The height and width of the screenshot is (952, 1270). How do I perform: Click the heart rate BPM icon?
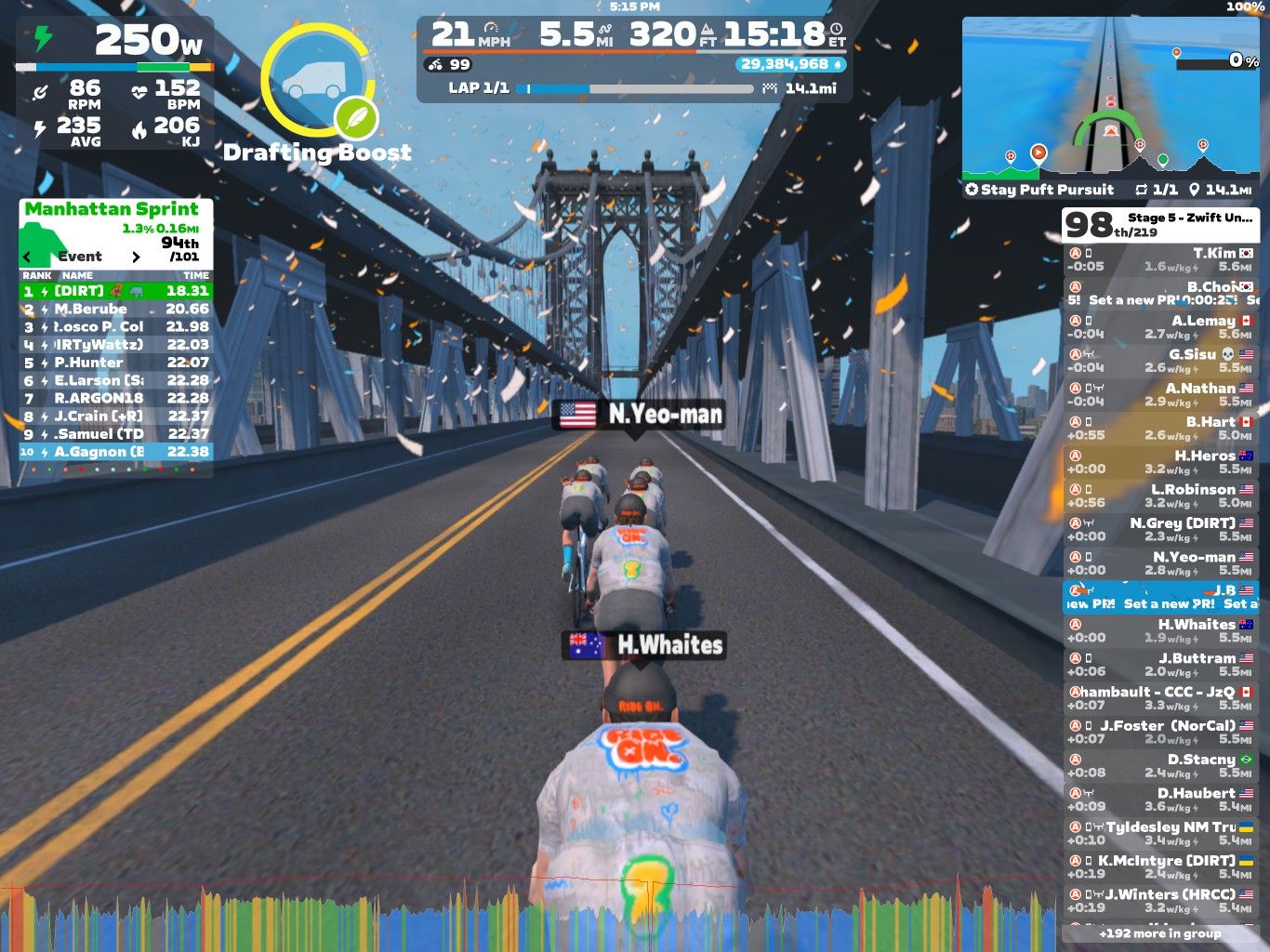pos(138,92)
